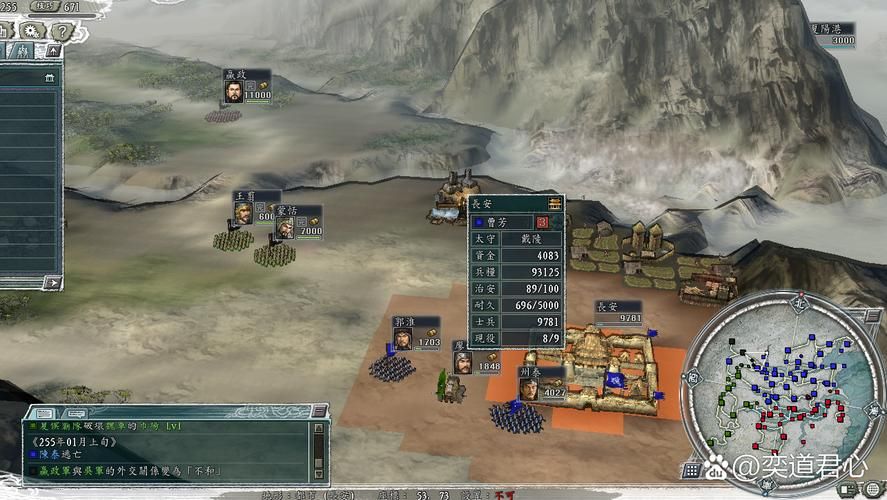This screenshot has height=500, width=887.
Task: Toggle the message log menu button
Action: click(318, 411)
